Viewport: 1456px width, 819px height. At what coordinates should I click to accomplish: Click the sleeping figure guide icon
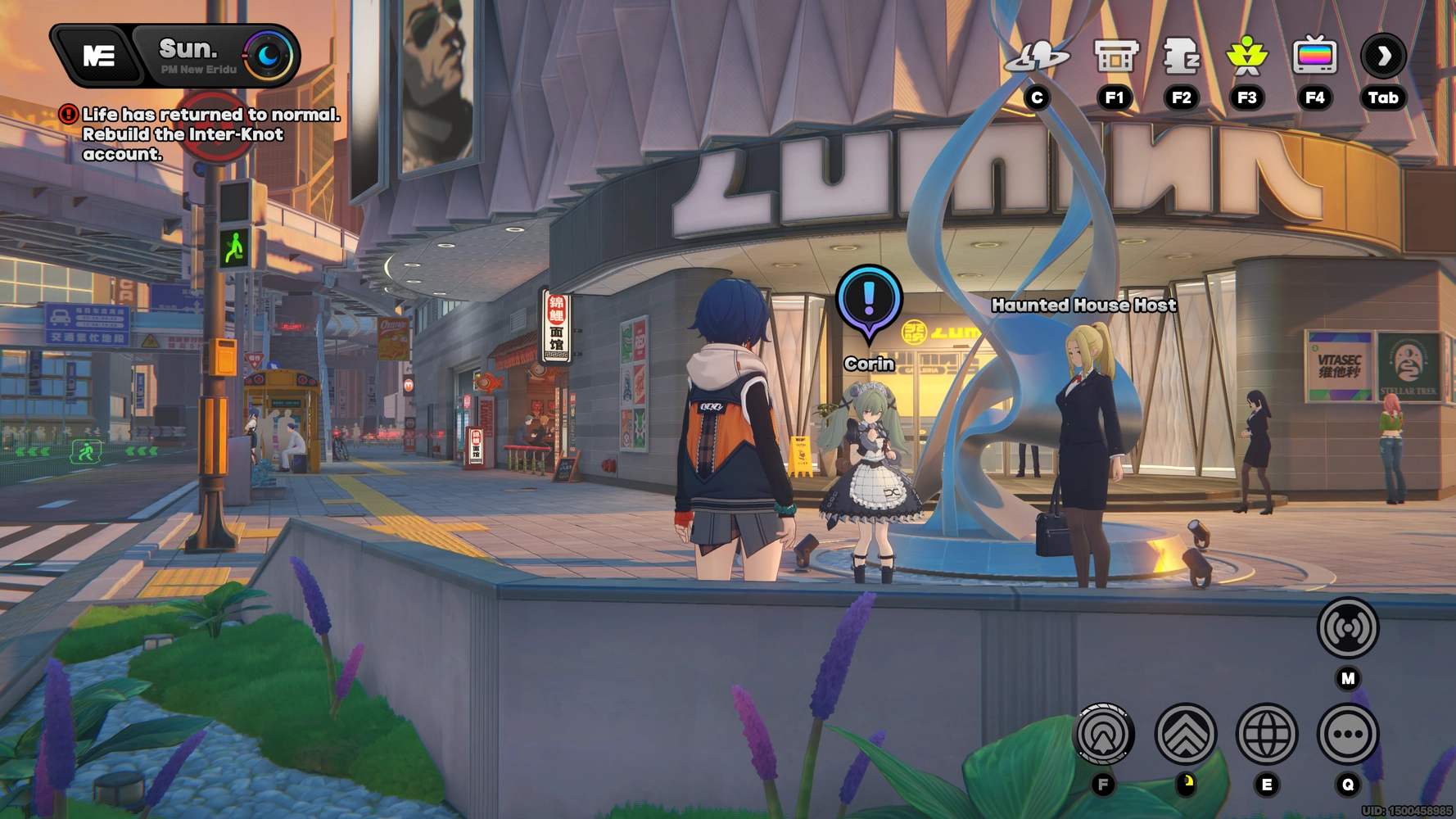point(1181,57)
